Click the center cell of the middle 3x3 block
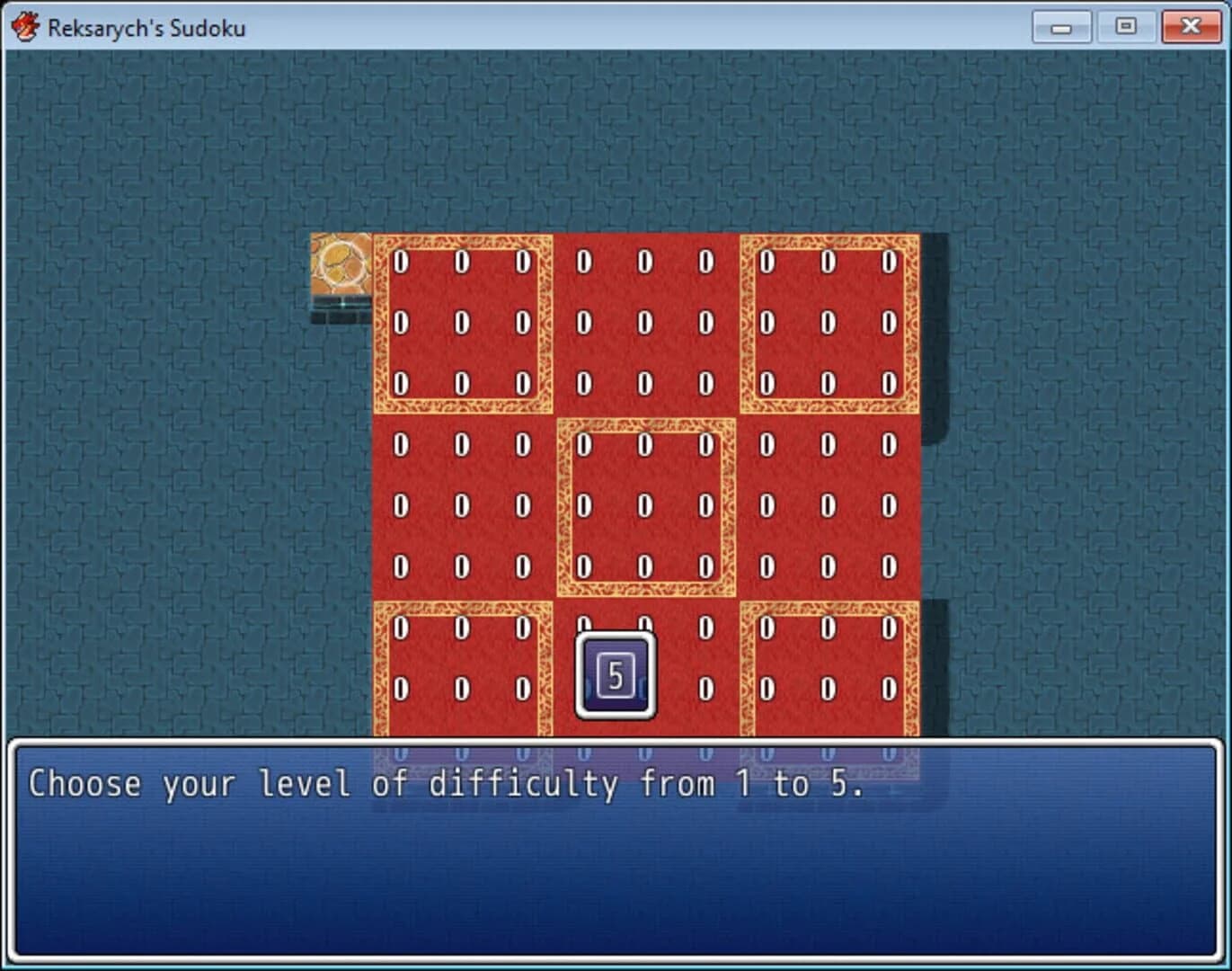This screenshot has height=971, width=1232. pyautogui.click(x=643, y=505)
